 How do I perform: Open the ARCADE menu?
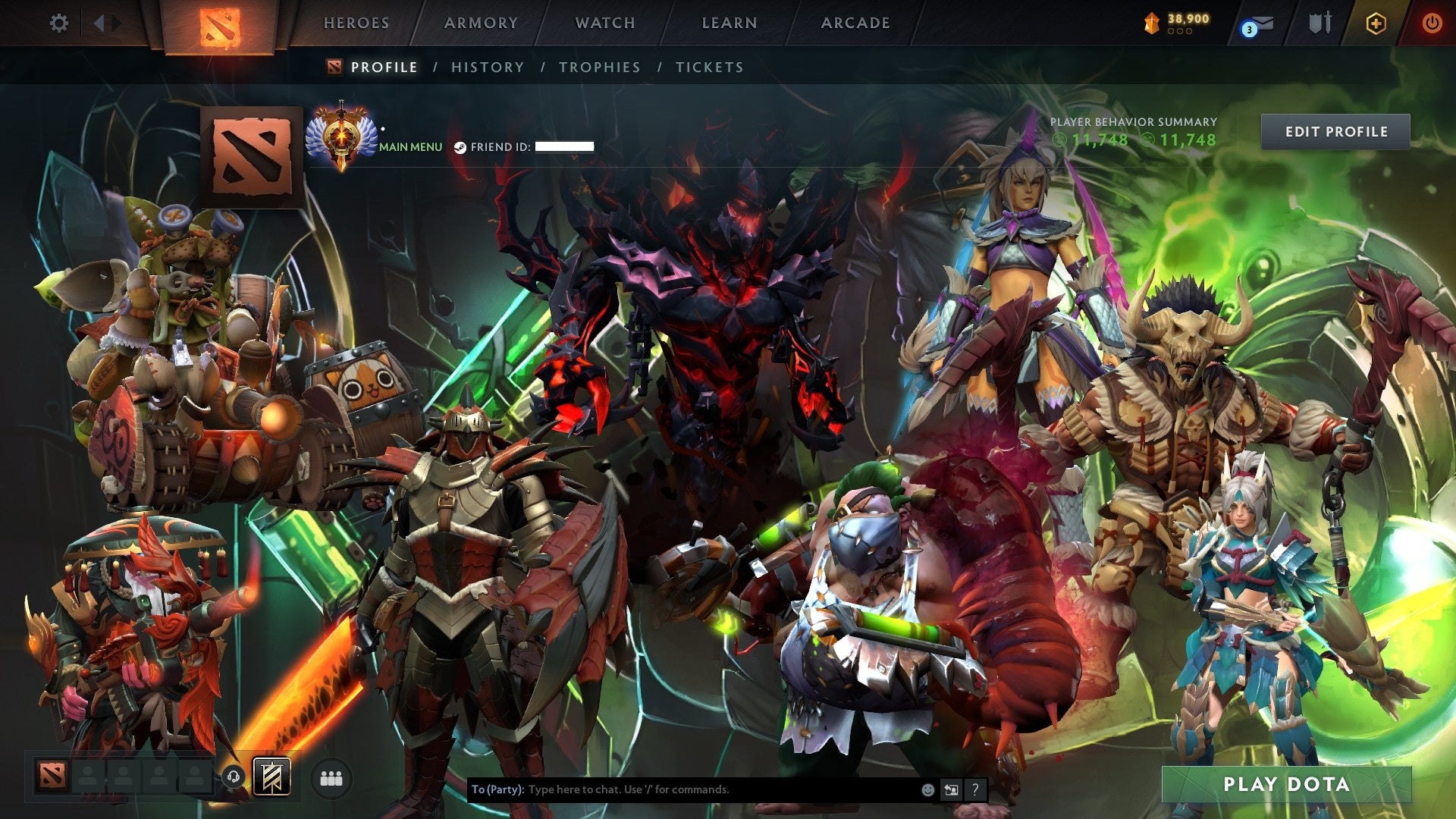[x=855, y=23]
